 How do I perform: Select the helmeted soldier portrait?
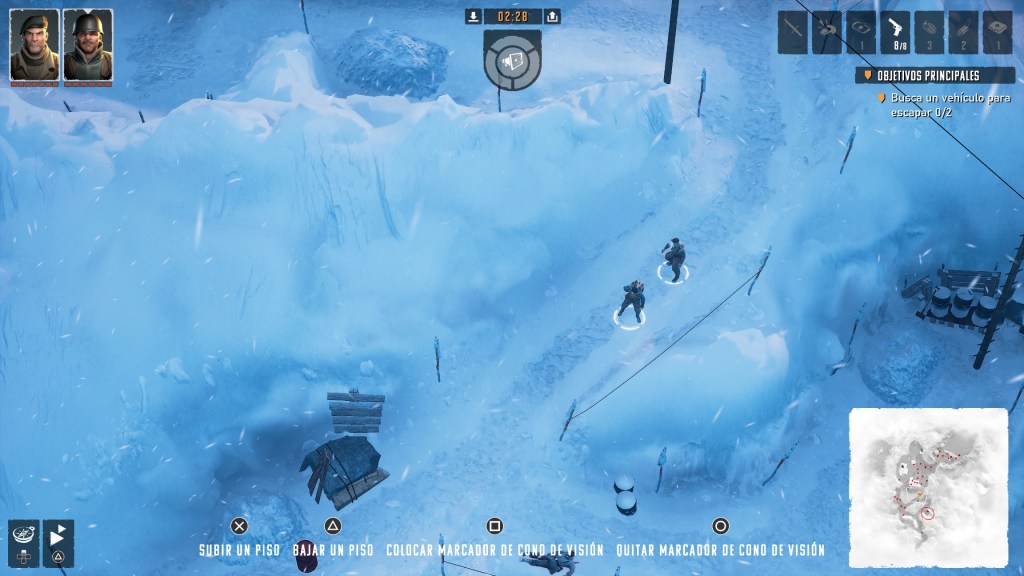point(87,45)
